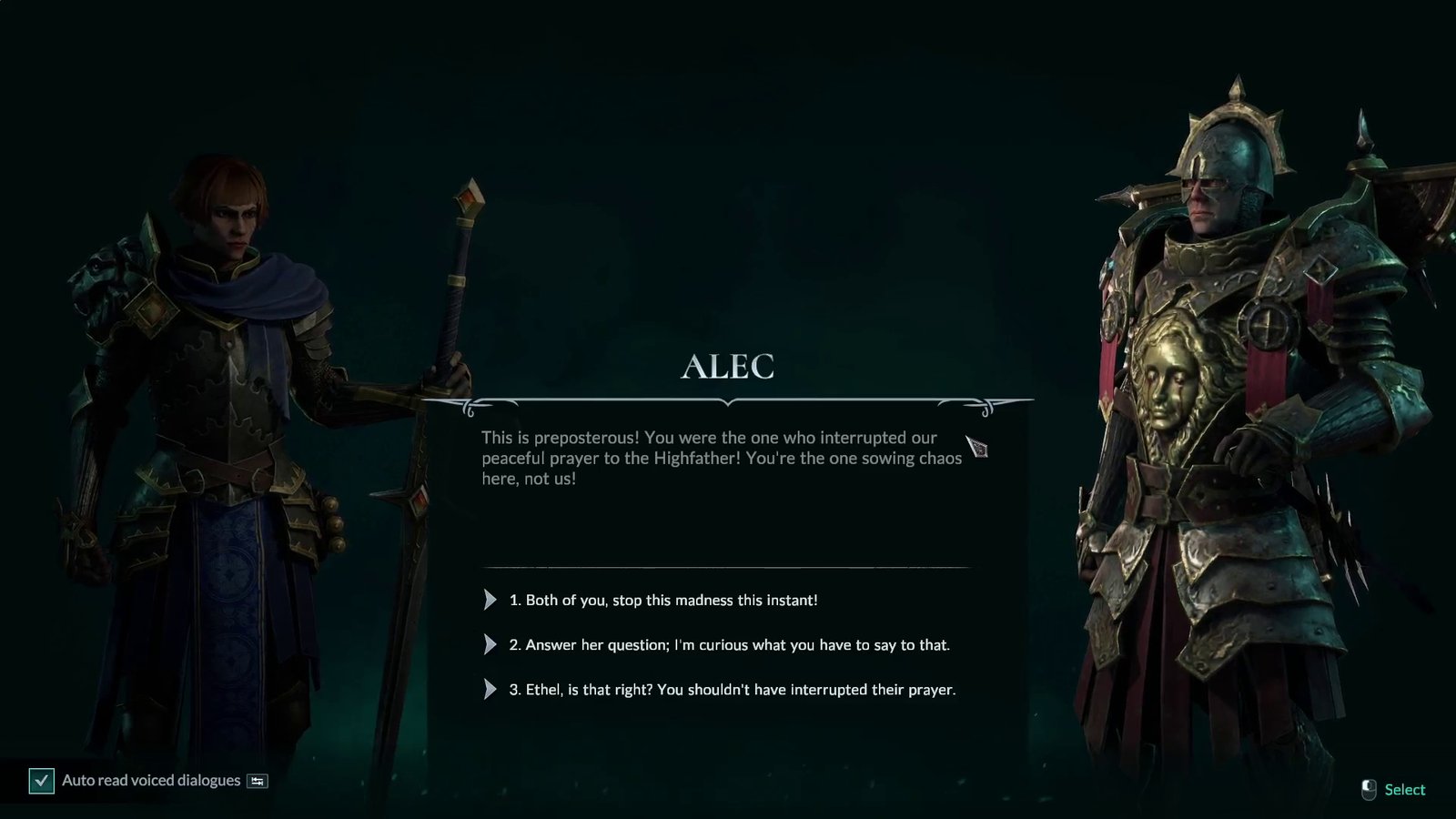Click the arrow marker before dialogue option 2
This screenshot has width=1456, height=819.
click(489, 644)
